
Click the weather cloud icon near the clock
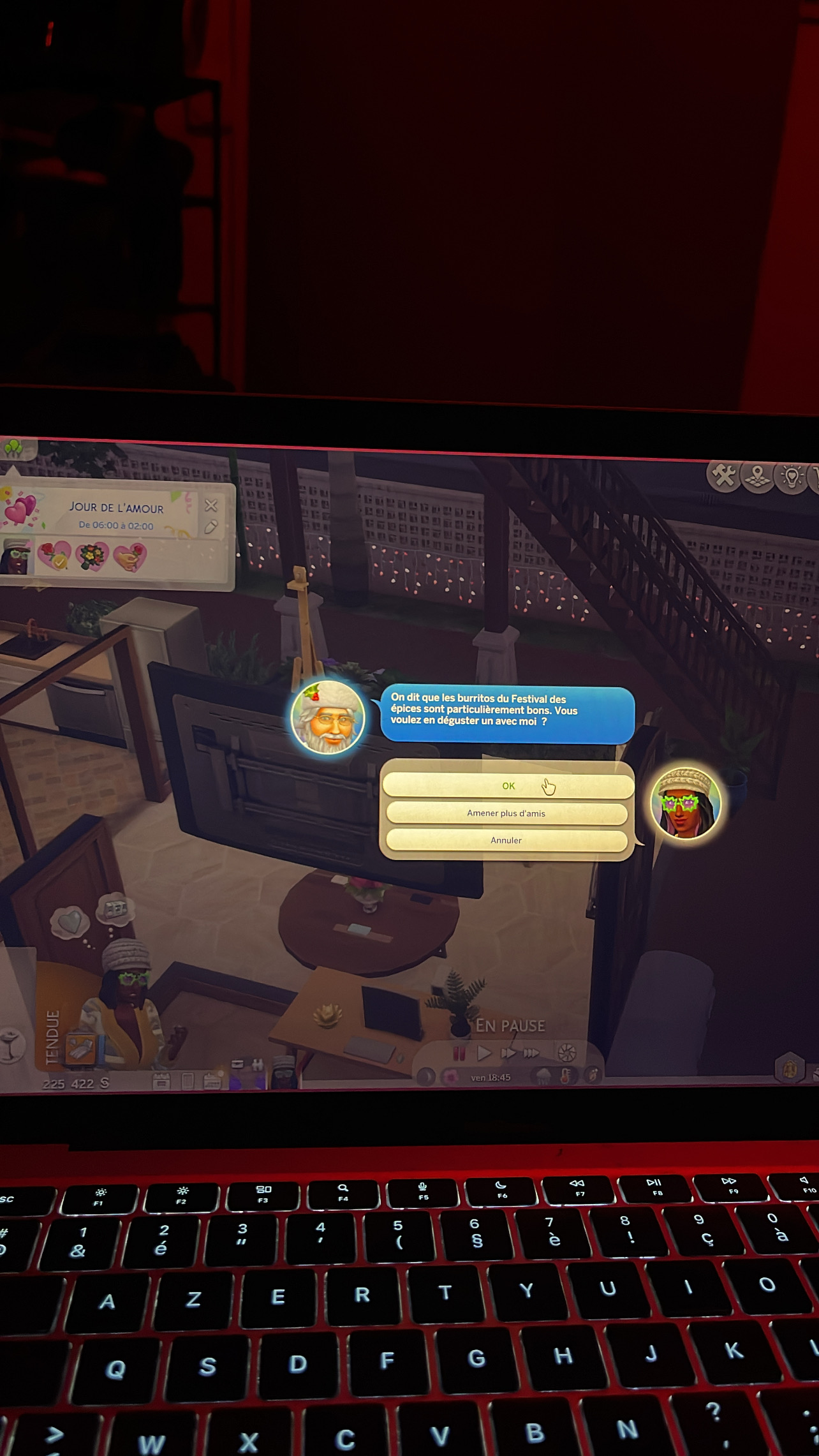(x=543, y=1077)
